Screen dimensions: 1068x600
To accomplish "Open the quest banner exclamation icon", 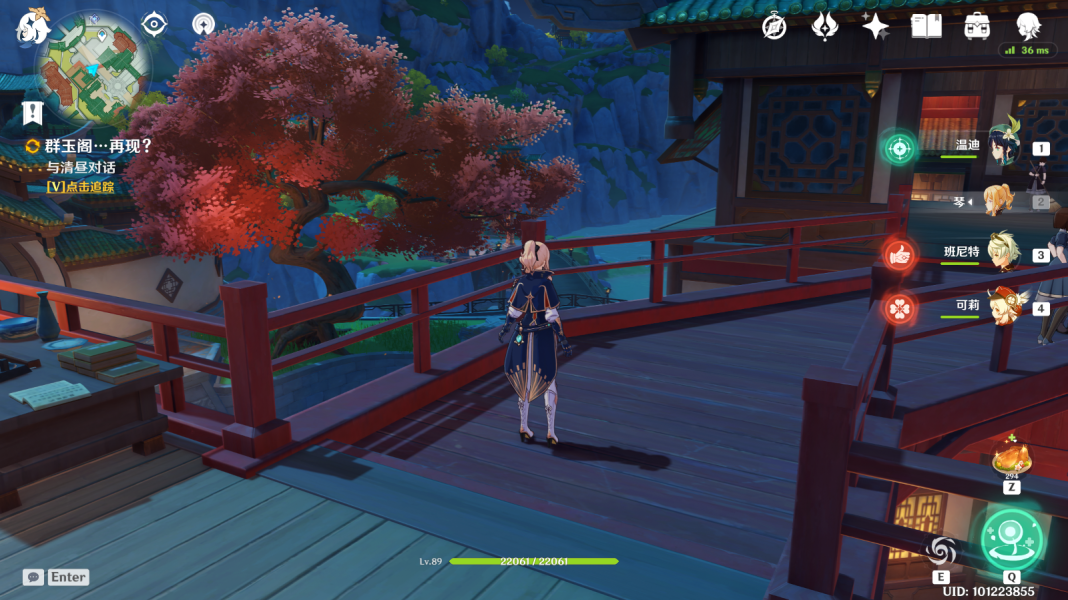I will click(x=33, y=112).
